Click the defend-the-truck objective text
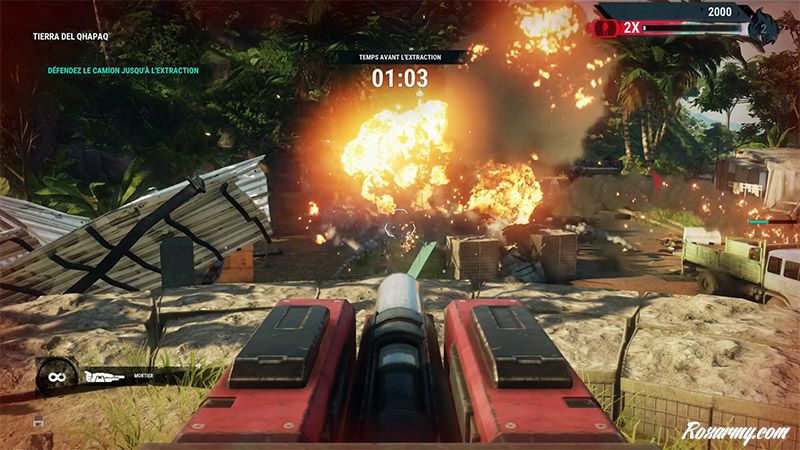This screenshot has height=450, width=800. pos(118,71)
